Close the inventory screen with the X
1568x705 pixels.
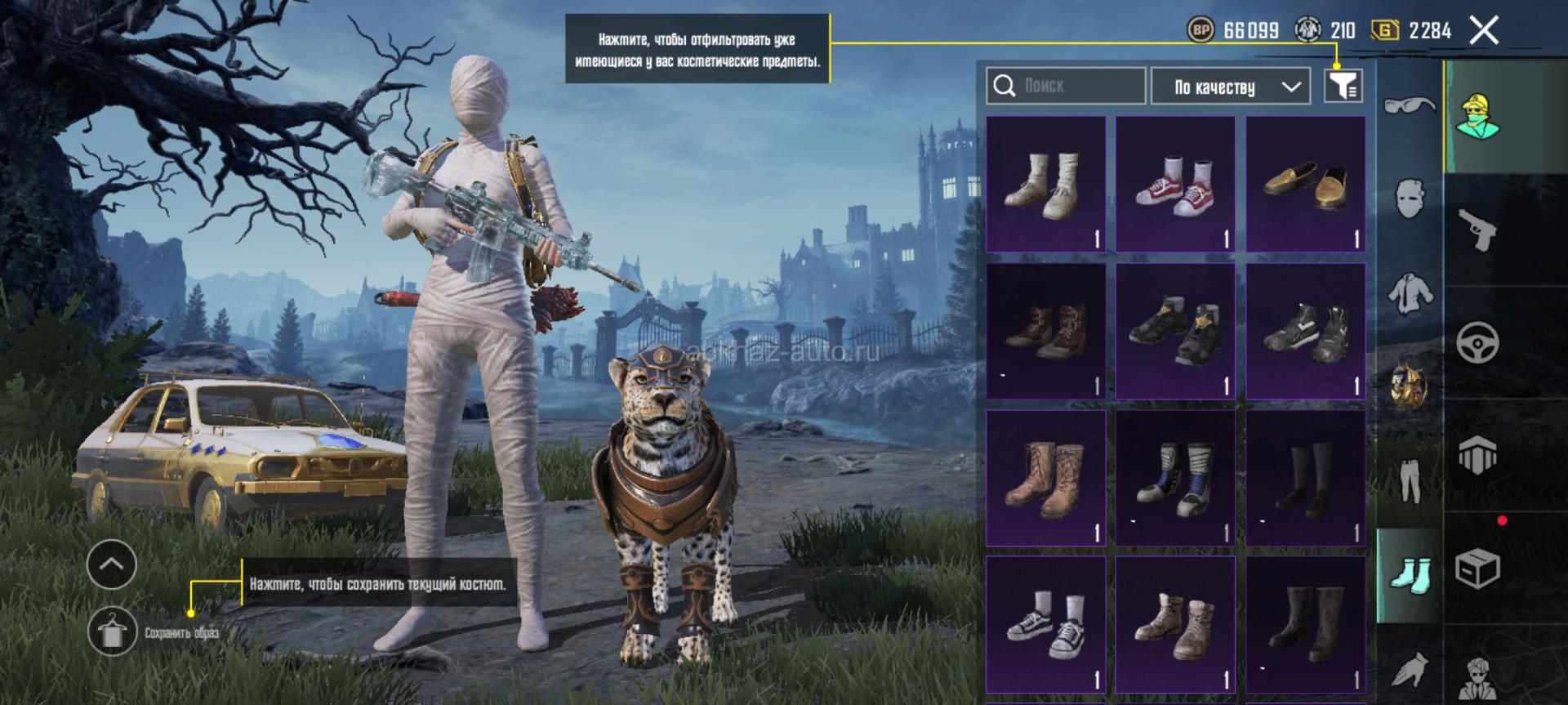point(1484,31)
